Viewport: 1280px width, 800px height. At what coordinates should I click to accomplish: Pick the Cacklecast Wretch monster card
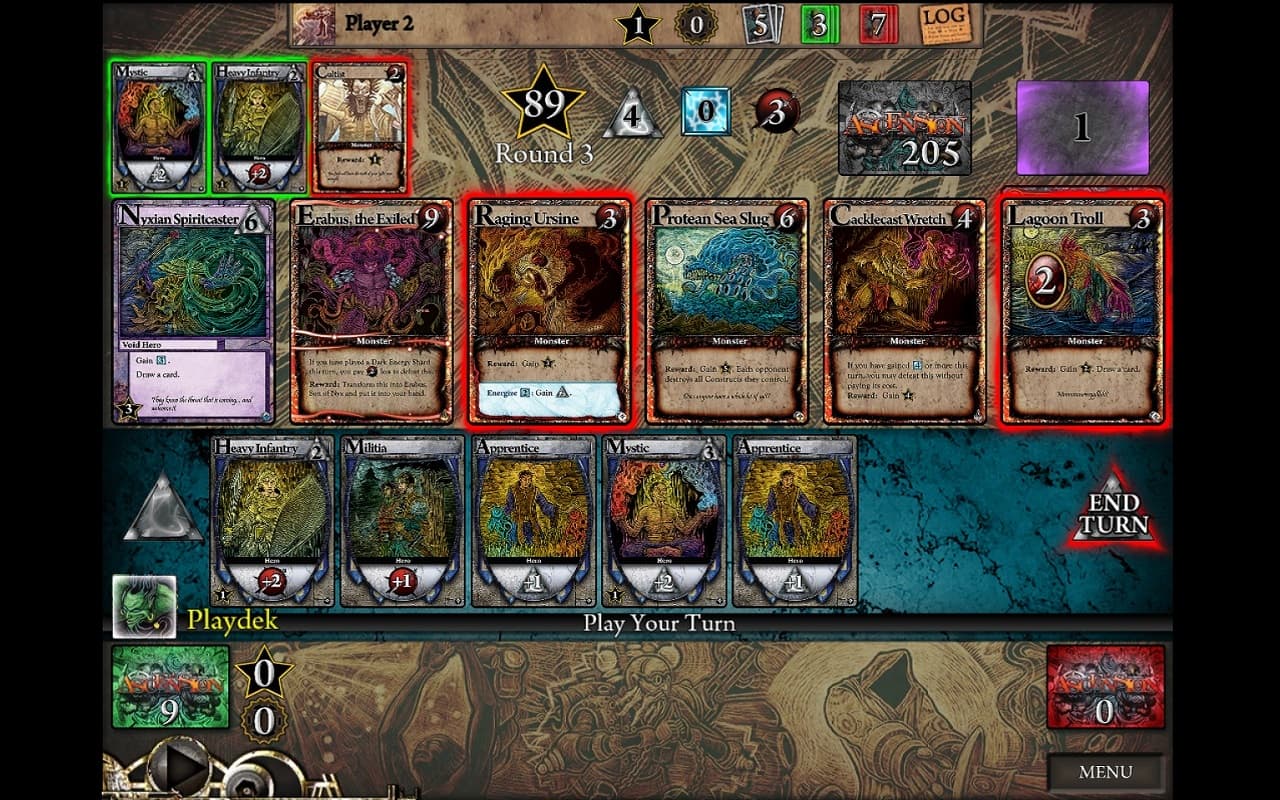(x=905, y=312)
